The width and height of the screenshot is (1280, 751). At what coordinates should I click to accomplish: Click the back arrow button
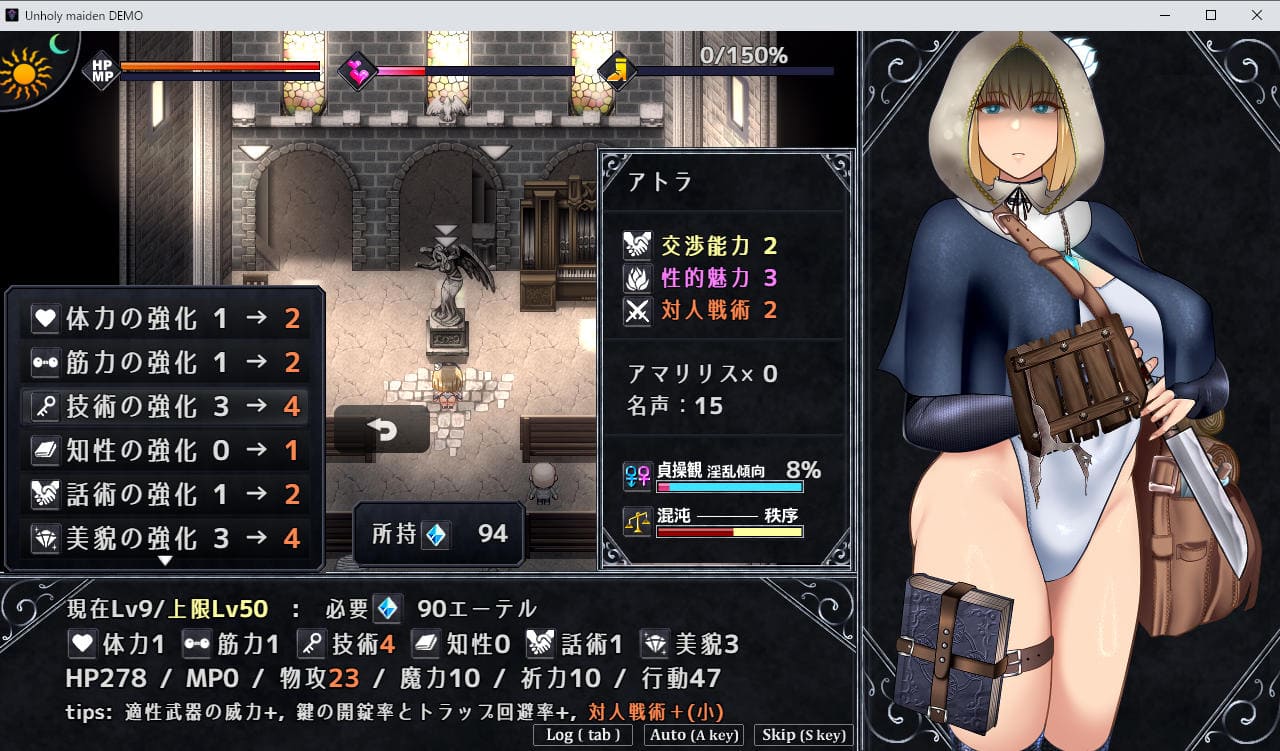pos(382,430)
